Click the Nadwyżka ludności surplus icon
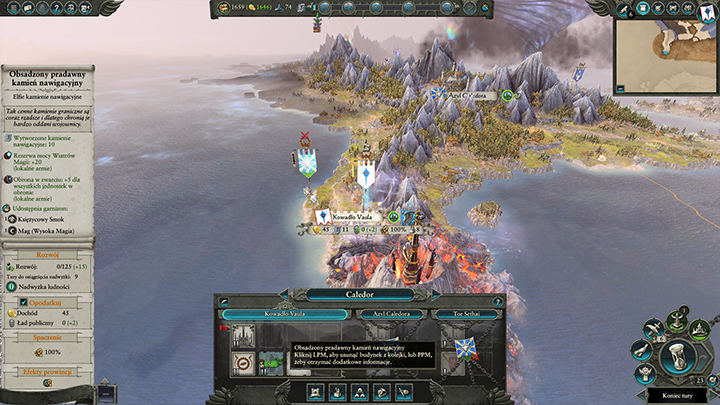Screen dimensions: 720x405 (x=10, y=285)
